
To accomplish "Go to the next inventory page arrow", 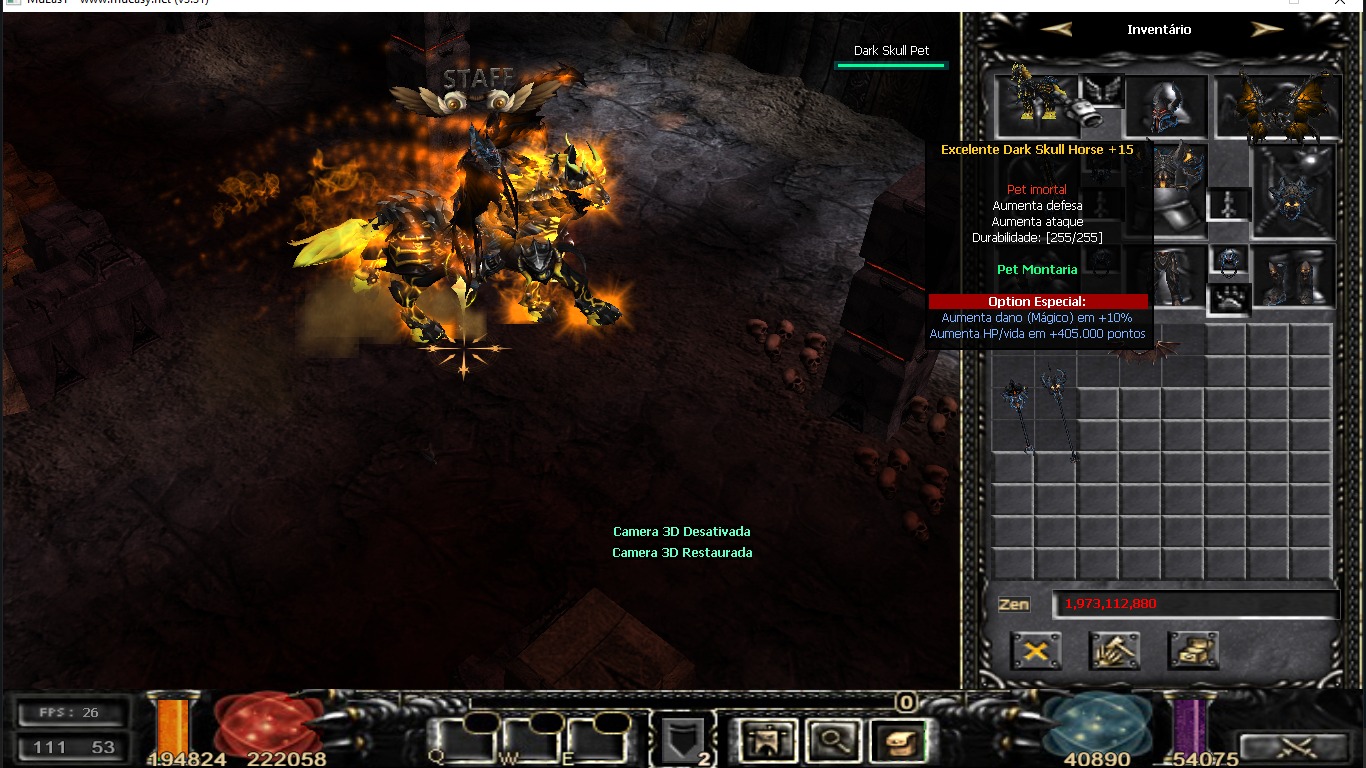I will pos(1266,30).
